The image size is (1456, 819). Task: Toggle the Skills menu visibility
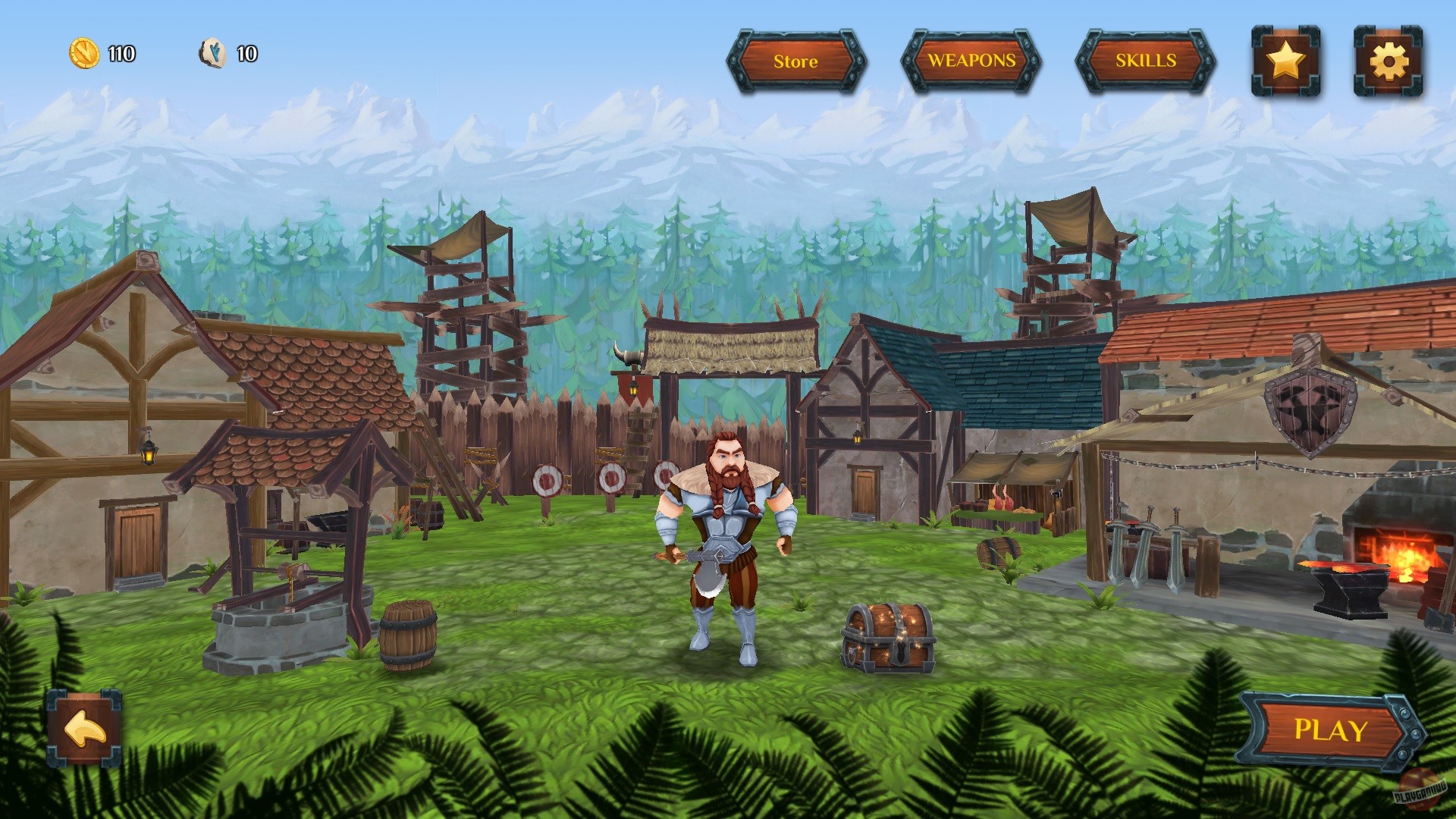tap(1144, 61)
